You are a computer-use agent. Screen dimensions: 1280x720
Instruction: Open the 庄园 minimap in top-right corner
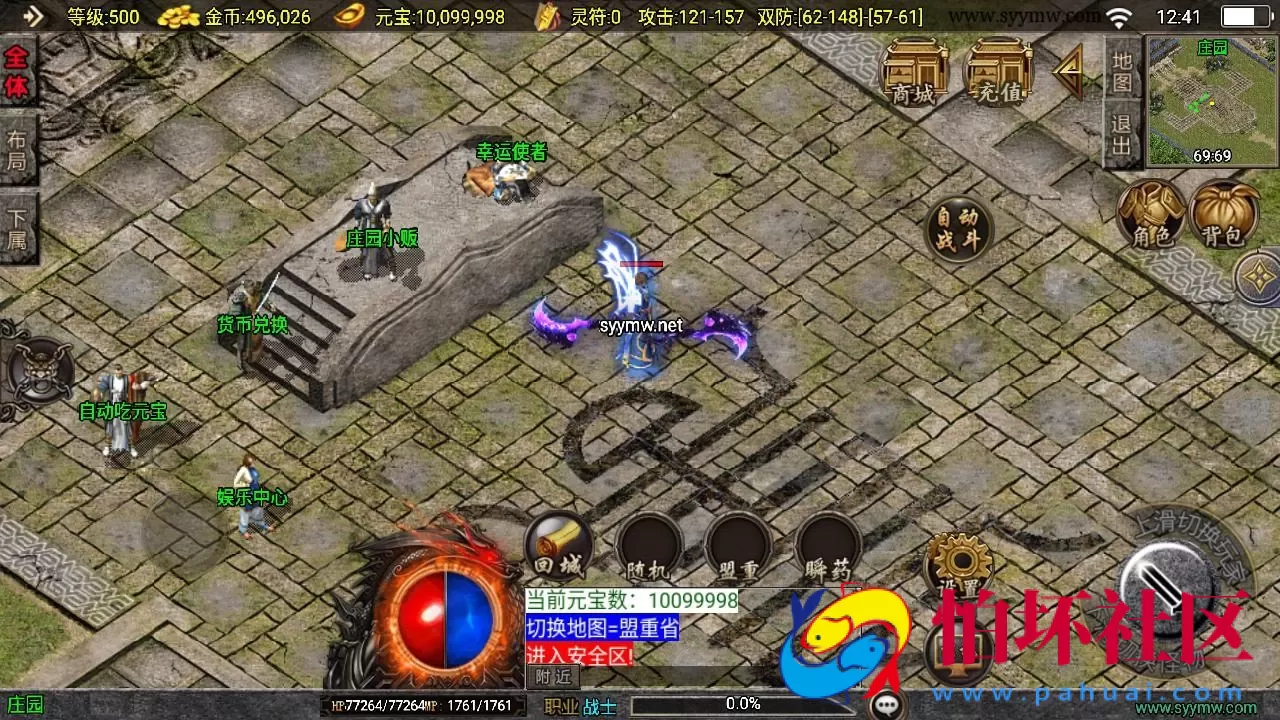[1204, 95]
